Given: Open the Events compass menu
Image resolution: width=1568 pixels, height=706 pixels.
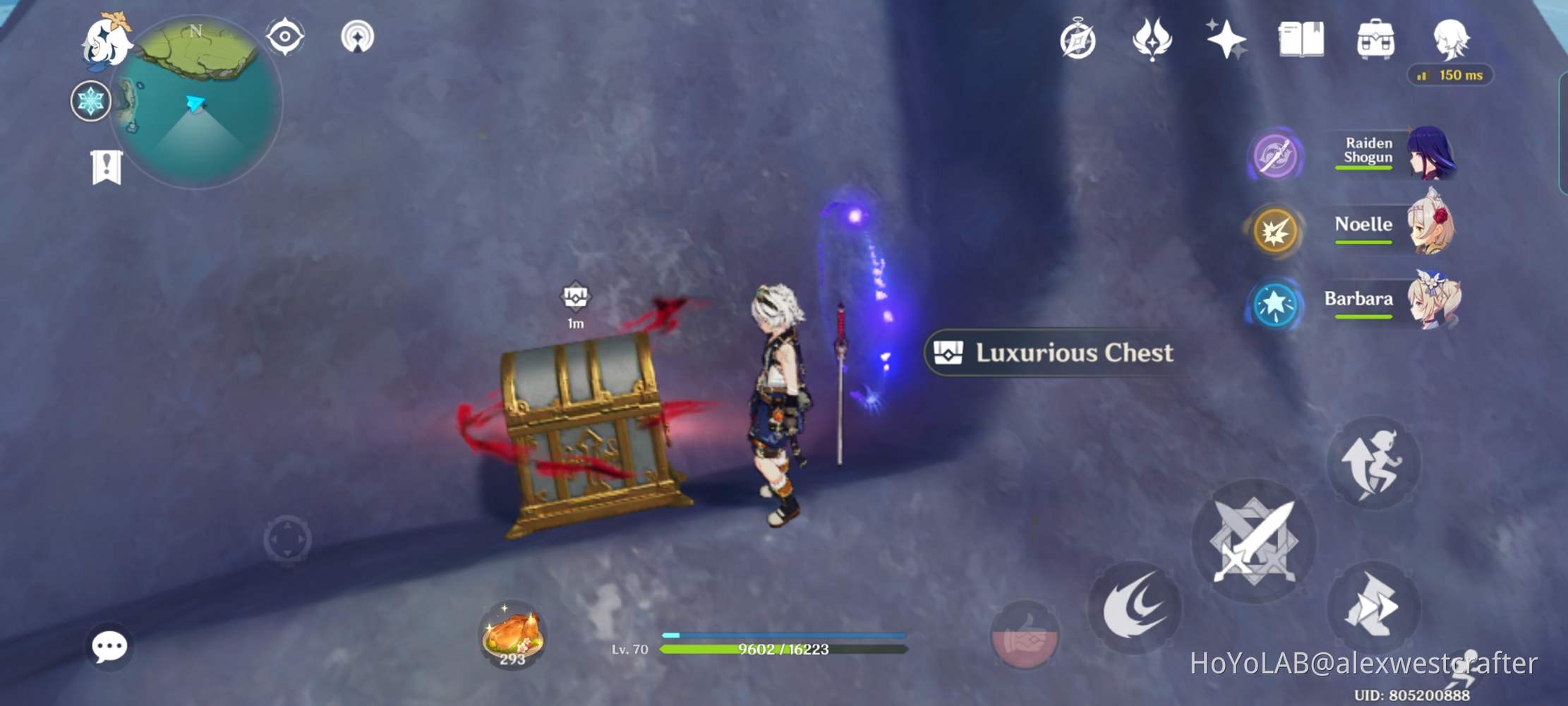Looking at the screenshot, I should (x=1078, y=40).
